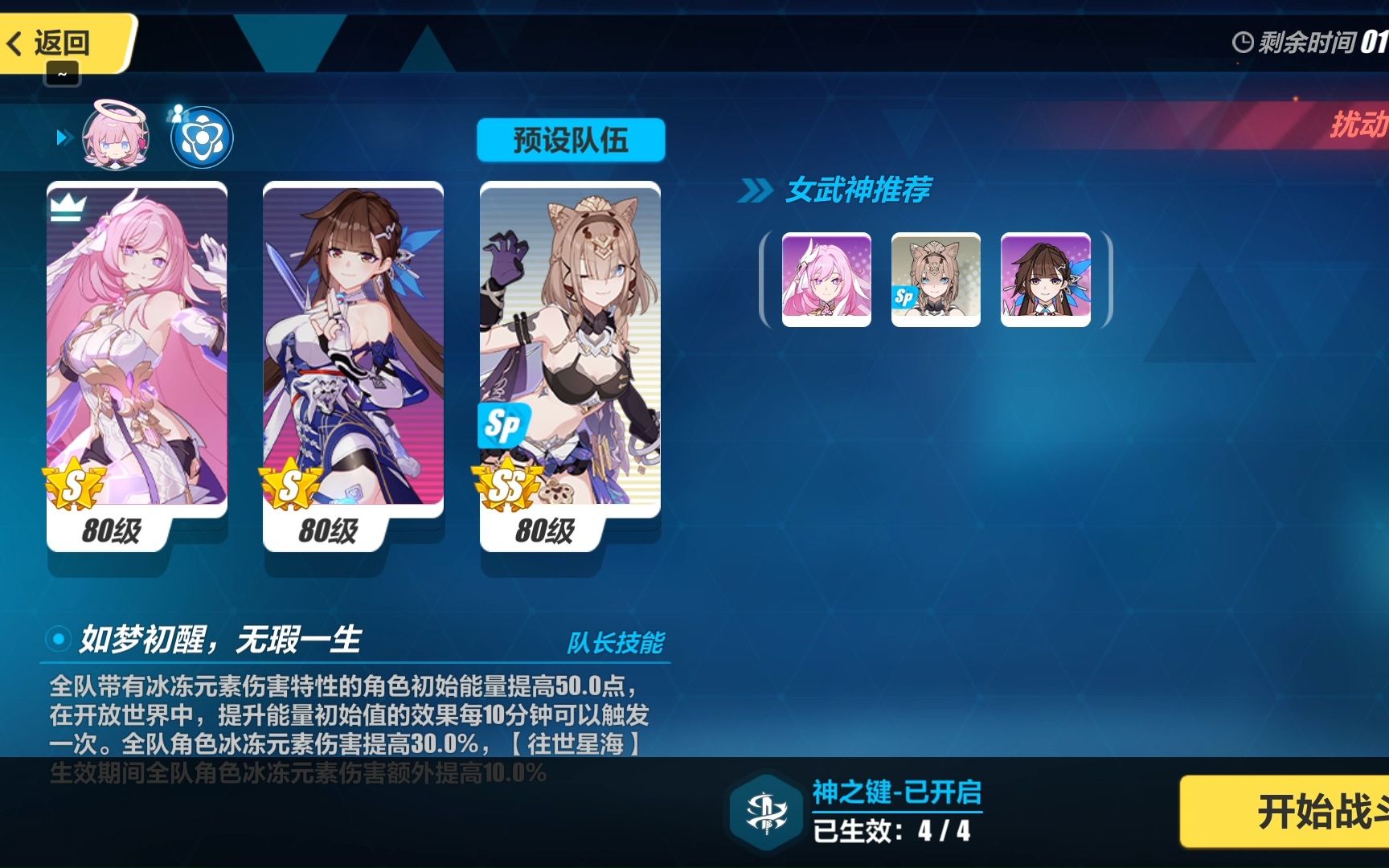Screen dimensions: 1389x868
Task: Open the Divine Key (神之键) settings icon
Action: [767, 813]
